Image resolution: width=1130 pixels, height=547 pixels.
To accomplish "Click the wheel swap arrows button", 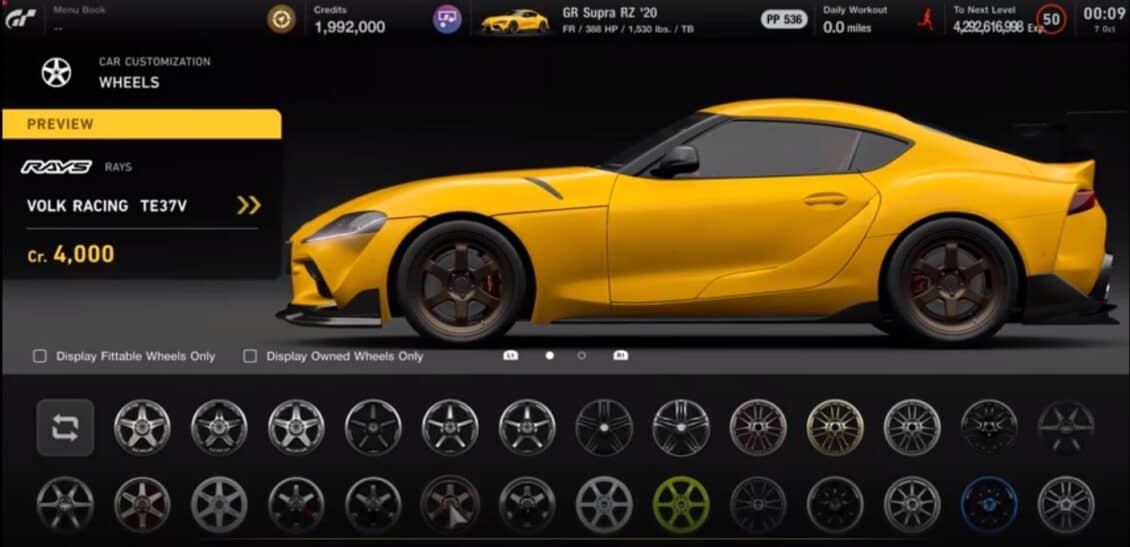I will [x=65, y=428].
